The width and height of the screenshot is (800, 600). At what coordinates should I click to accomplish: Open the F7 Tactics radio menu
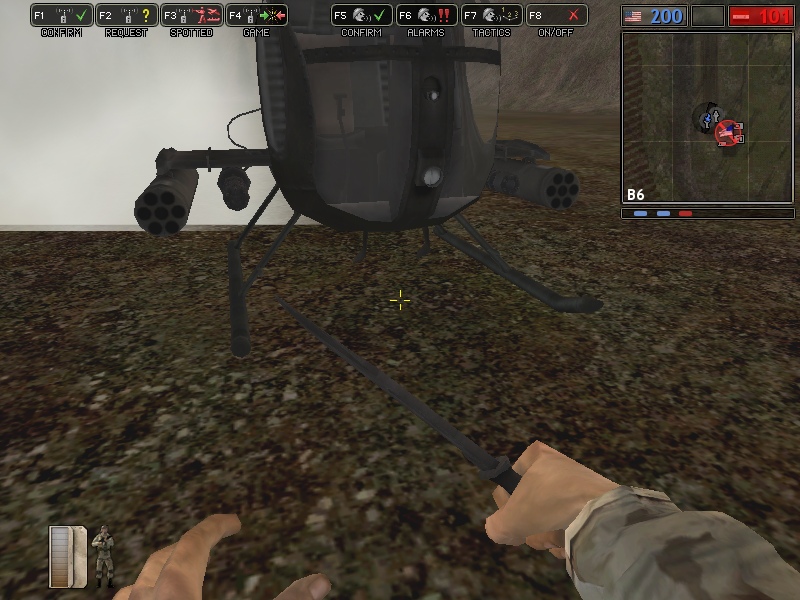[492, 16]
